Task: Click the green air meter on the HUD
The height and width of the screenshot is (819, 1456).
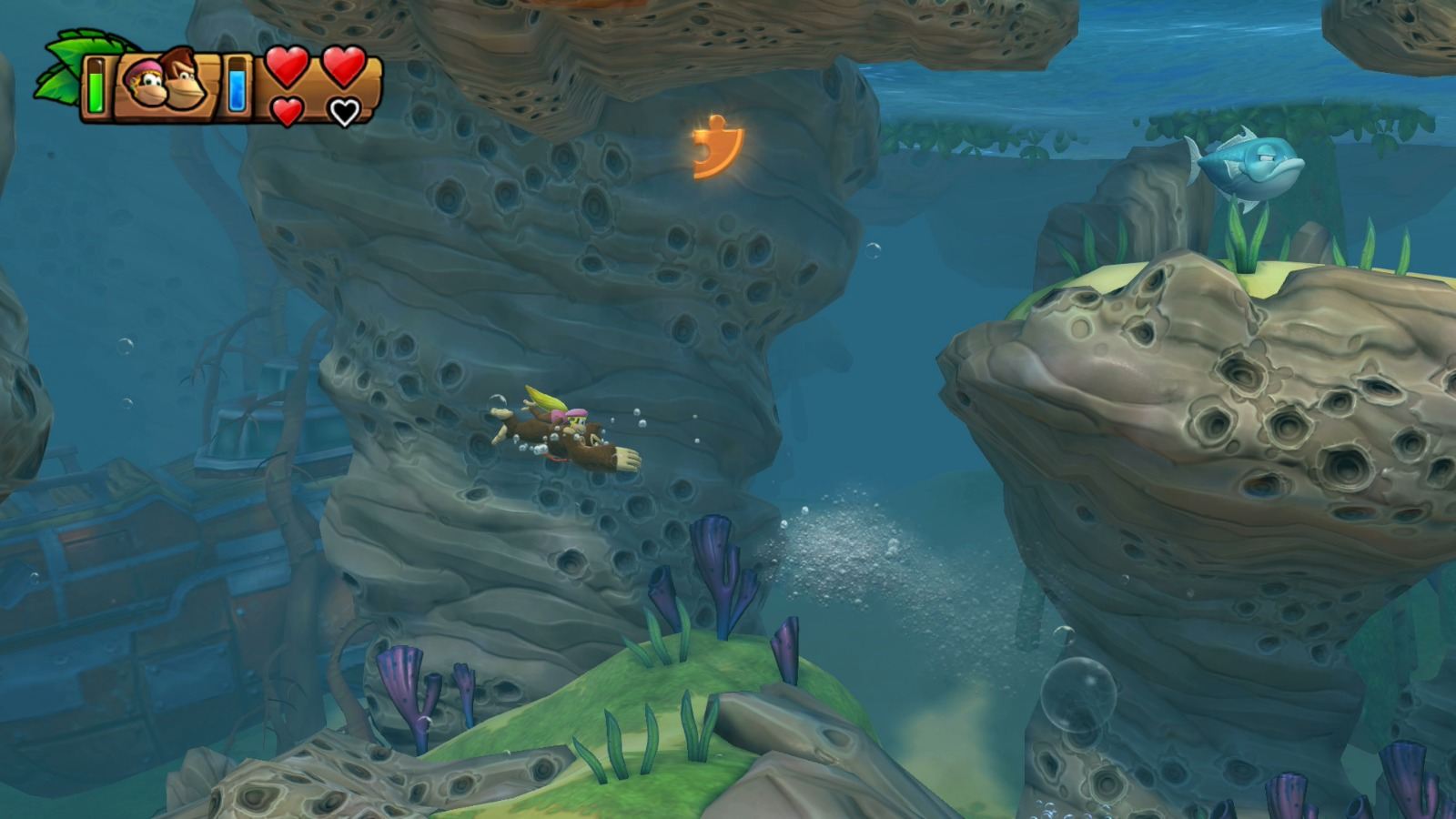Action: pyautogui.click(x=95, y=86)
